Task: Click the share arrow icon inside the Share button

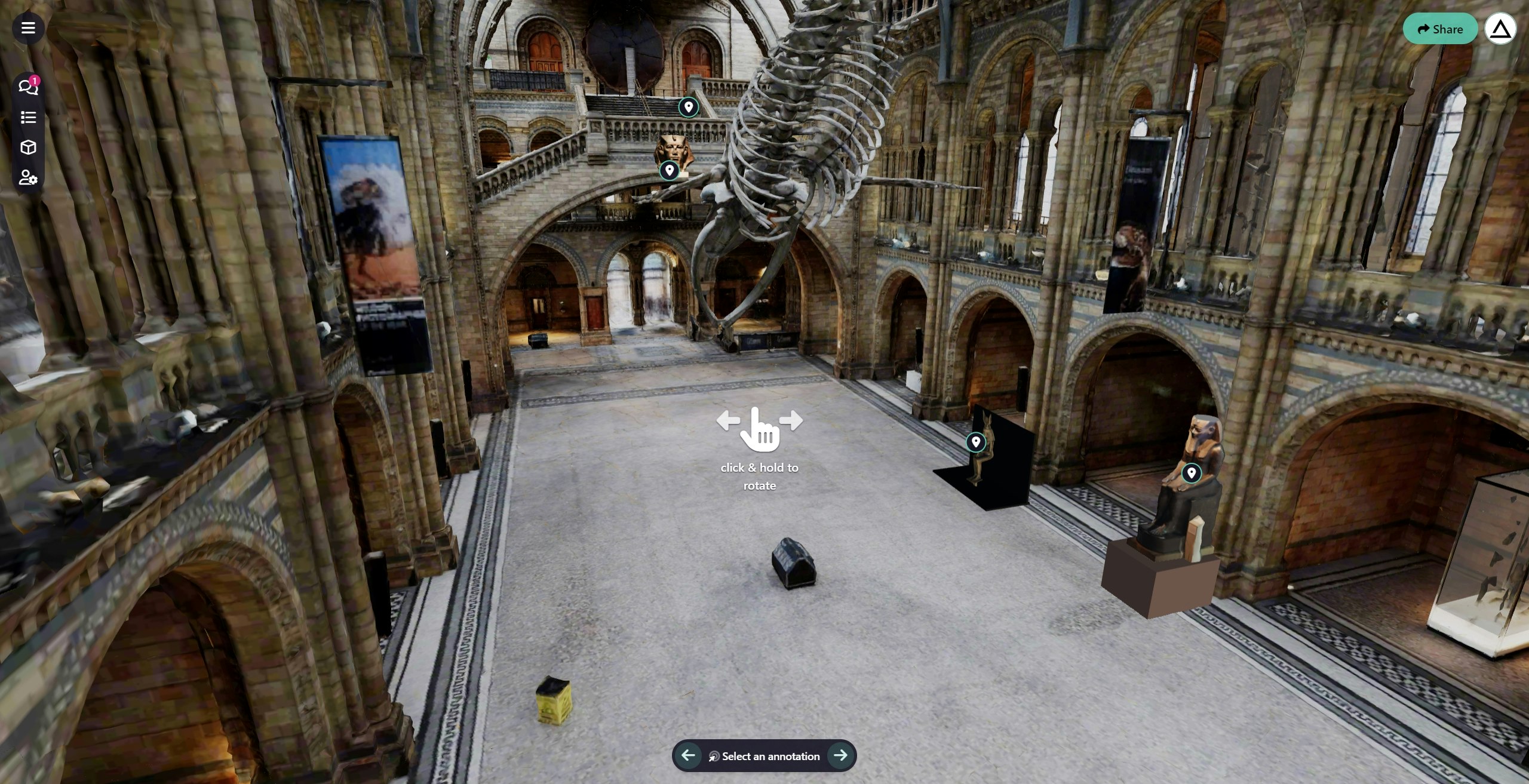Action: (1422, 28)
